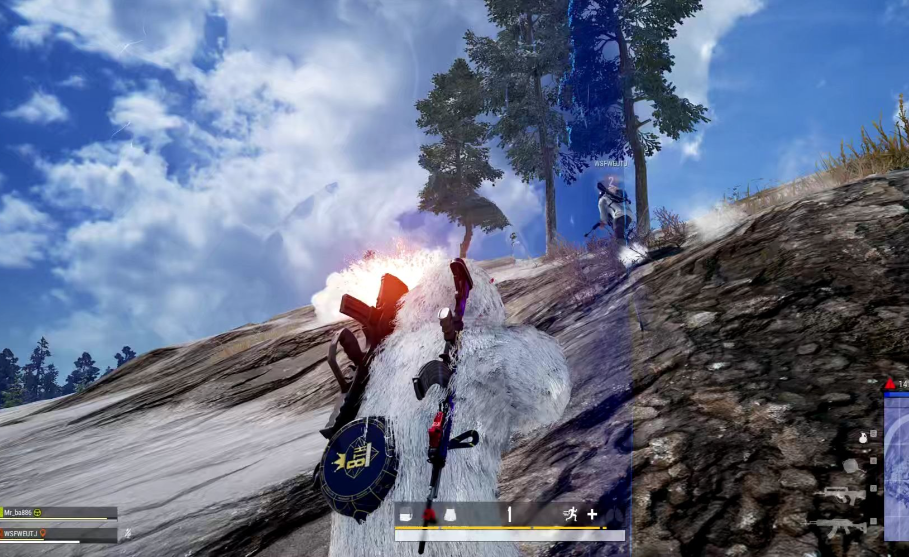The height and width of the screenshot is (557, 909).
Task: Click the vest armor icon
Action: pyautogui.click(x=450, y=515)
